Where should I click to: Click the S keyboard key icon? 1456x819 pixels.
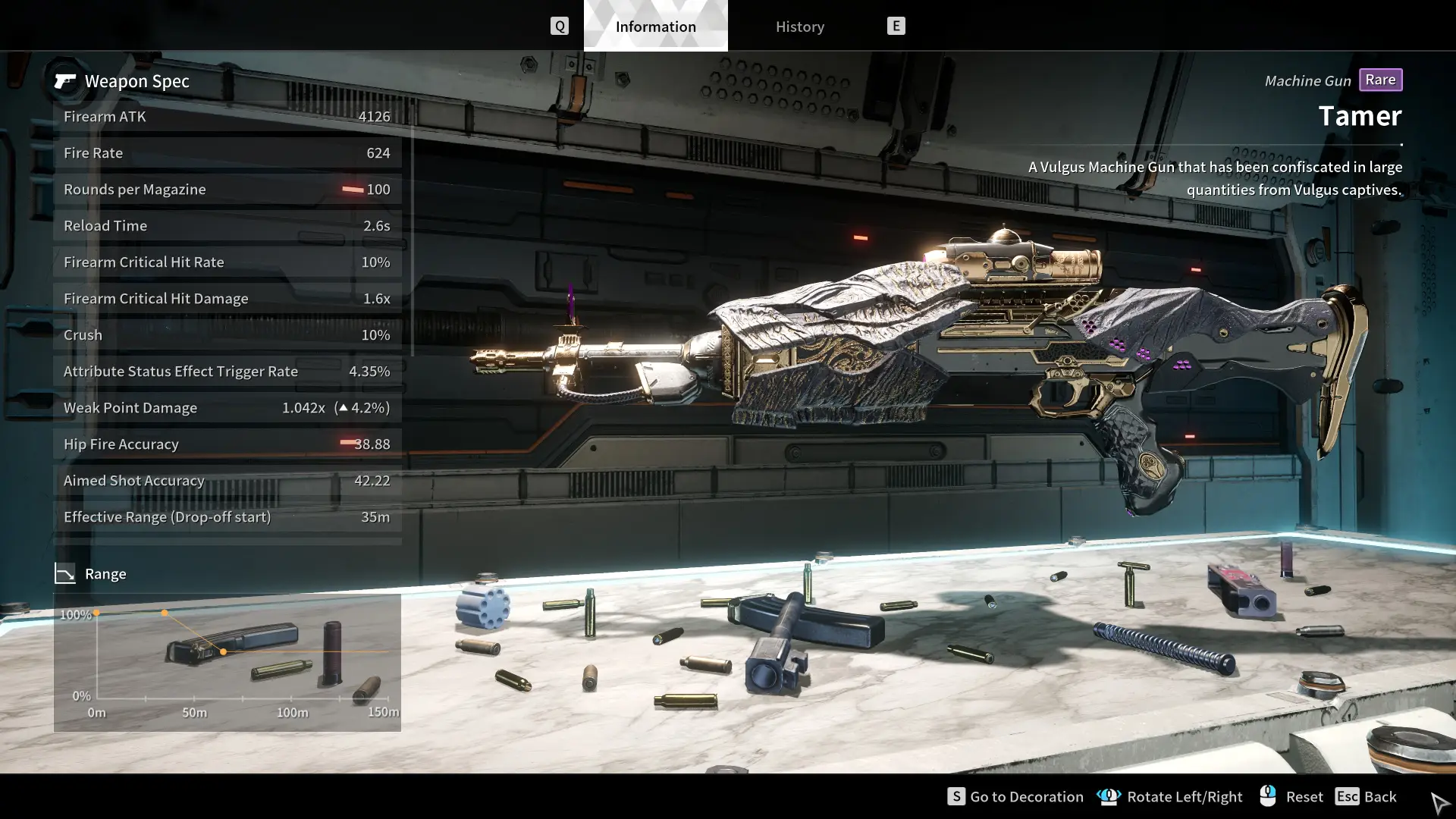pos(955,796)
